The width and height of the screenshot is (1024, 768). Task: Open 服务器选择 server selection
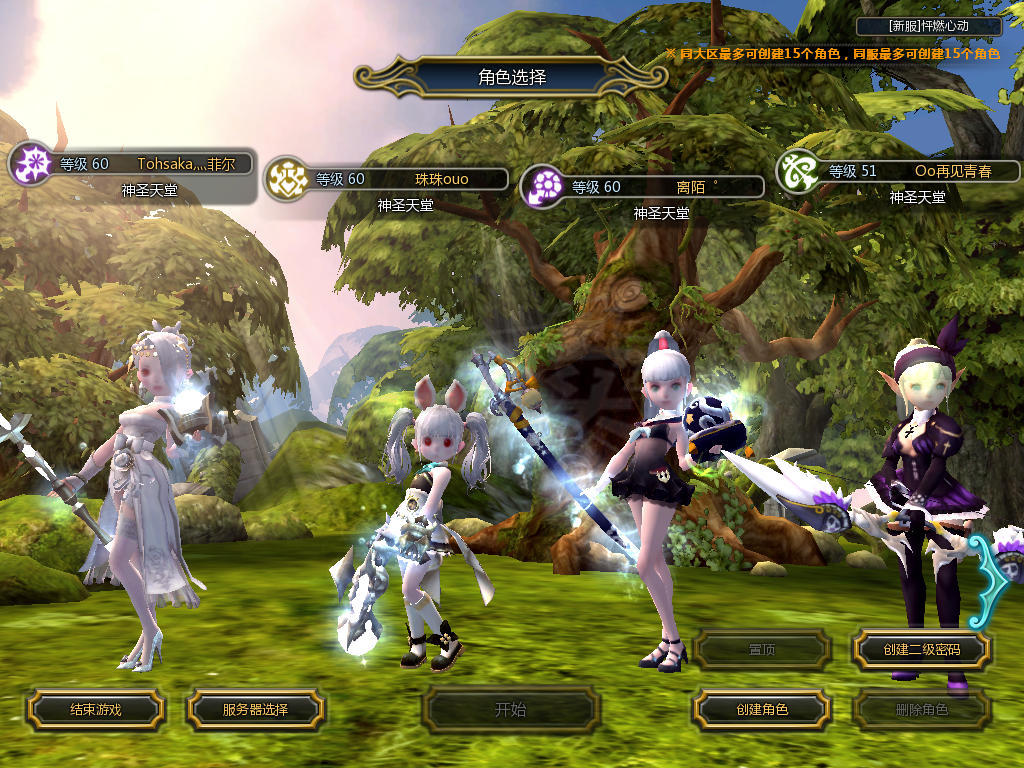point(255,709)
